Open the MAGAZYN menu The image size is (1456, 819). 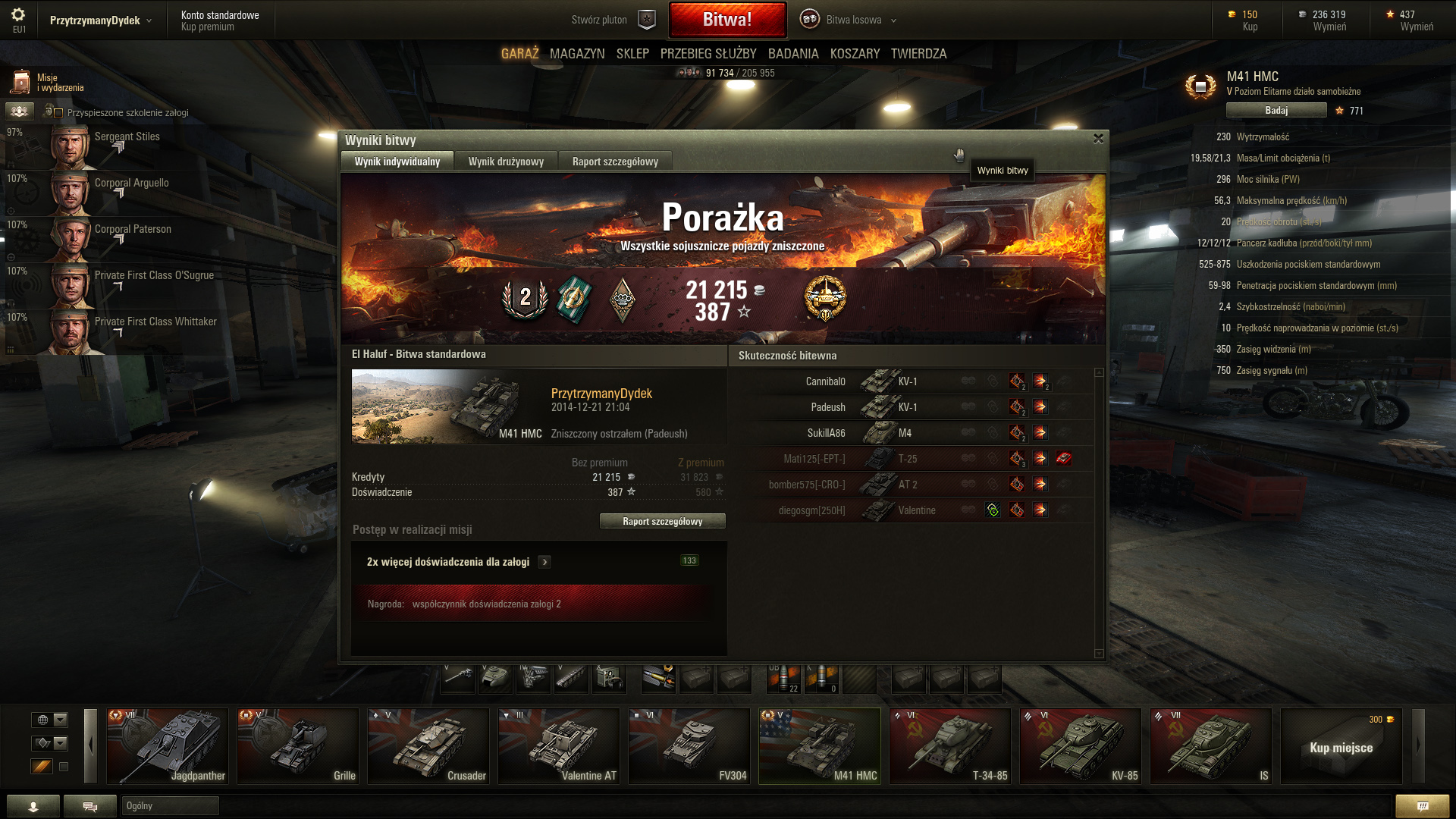coord(577,54)
